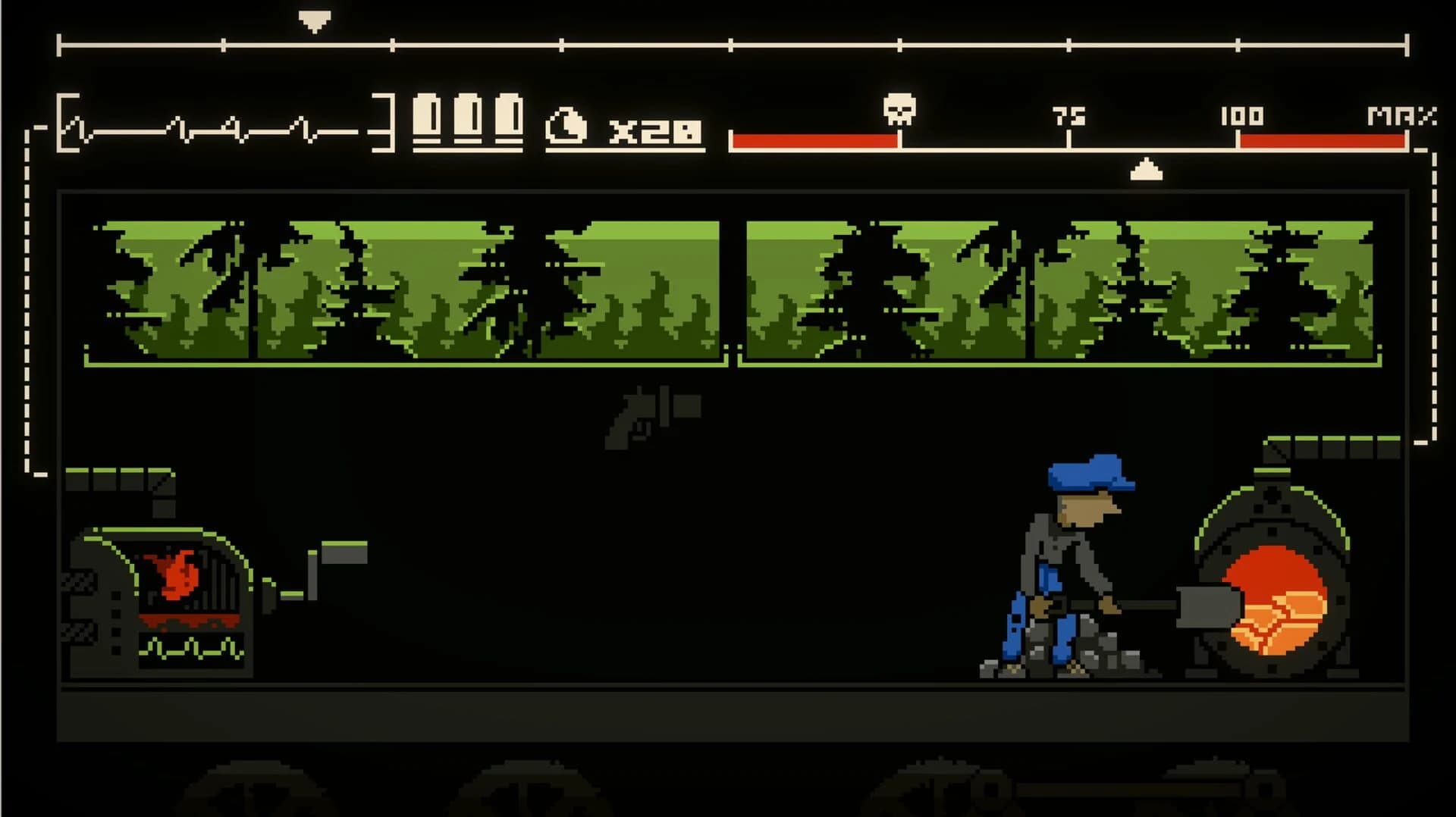1456x817 pixels.
Task: Click the third bullet in the ammo display
Action: pos(508,117)
